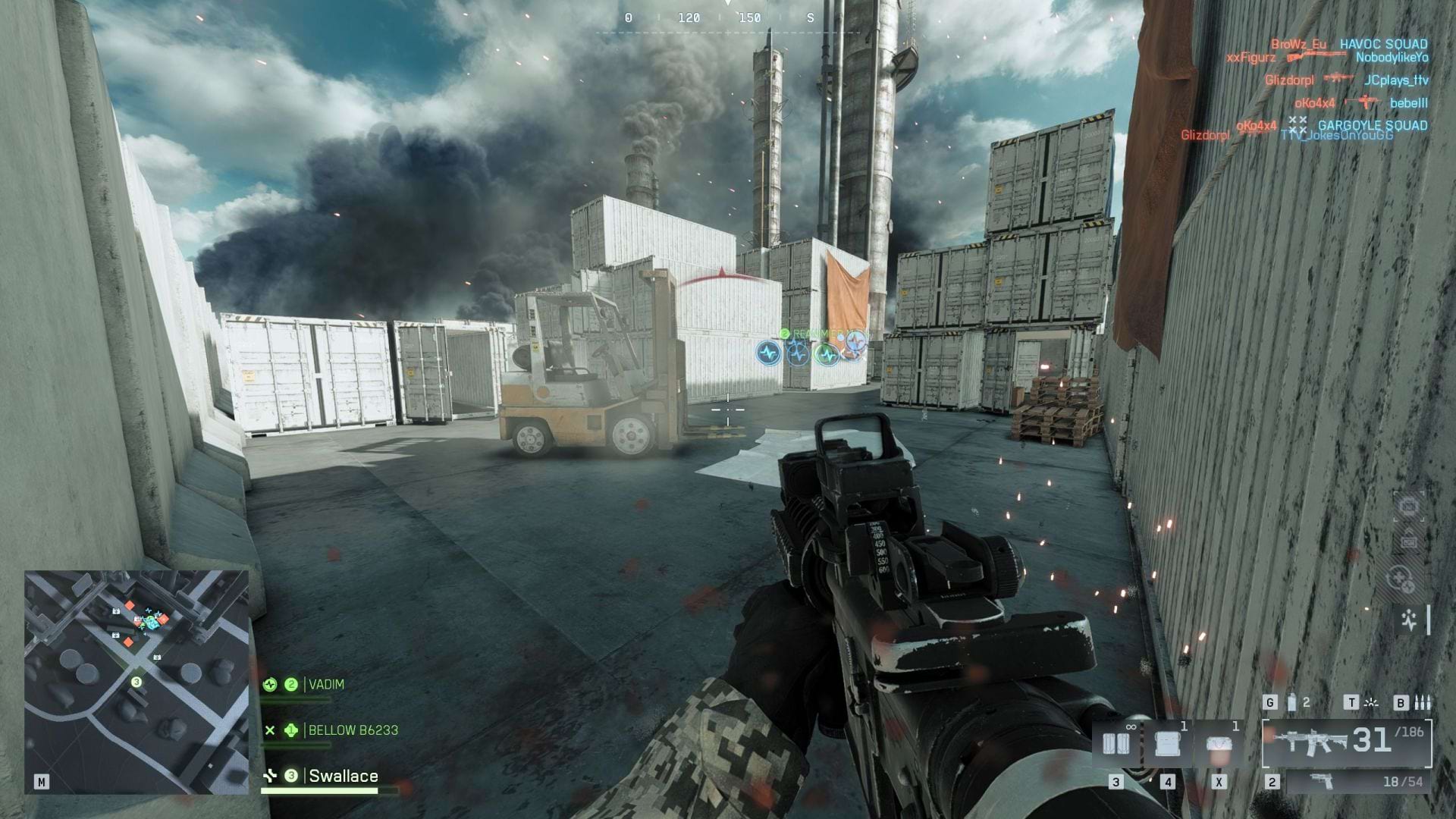
Task: Select the bracketed top icon on right edge
Action: point(1409,506)
